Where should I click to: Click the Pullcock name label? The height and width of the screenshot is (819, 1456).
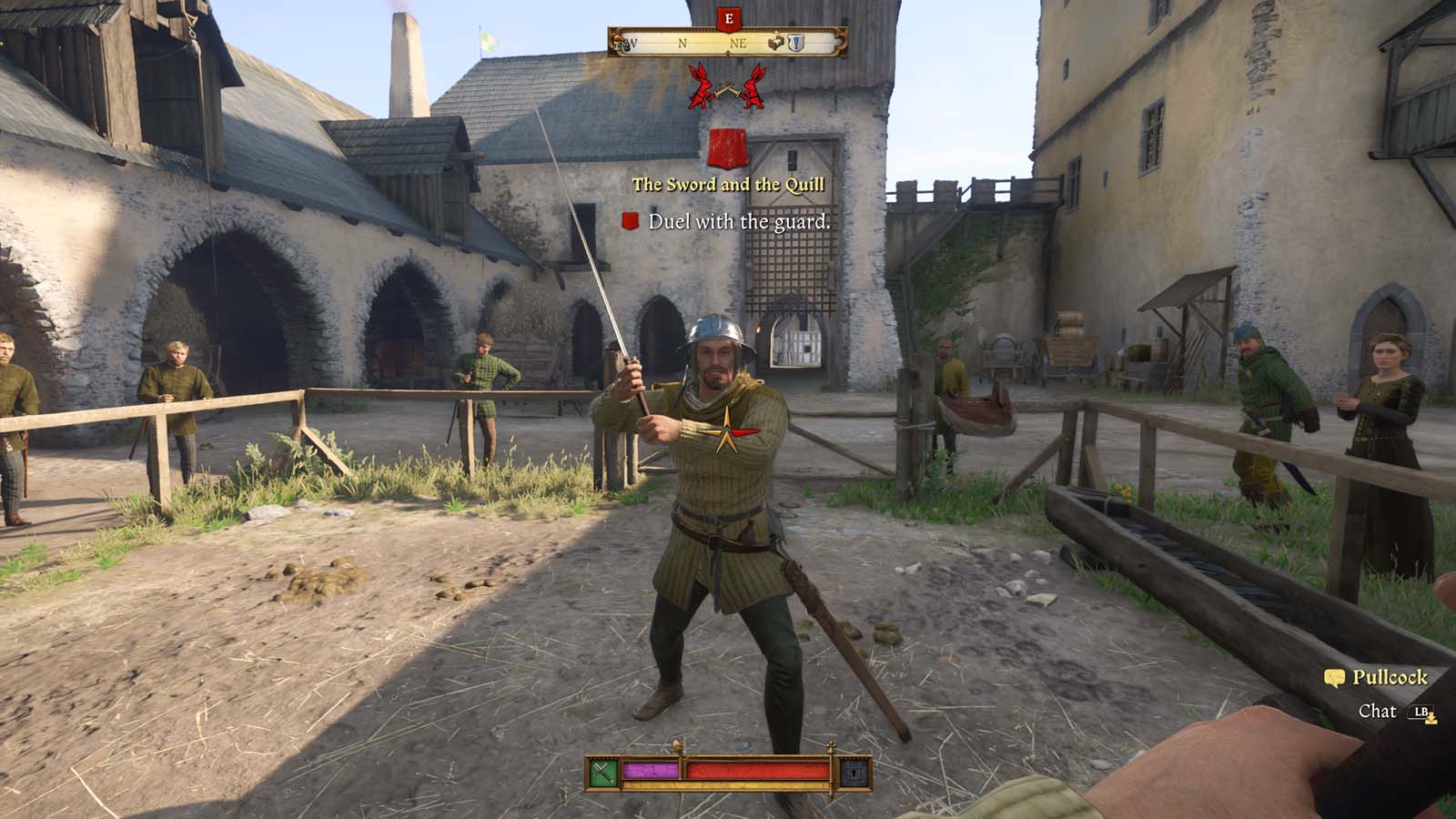click(x=1390, y=677)
